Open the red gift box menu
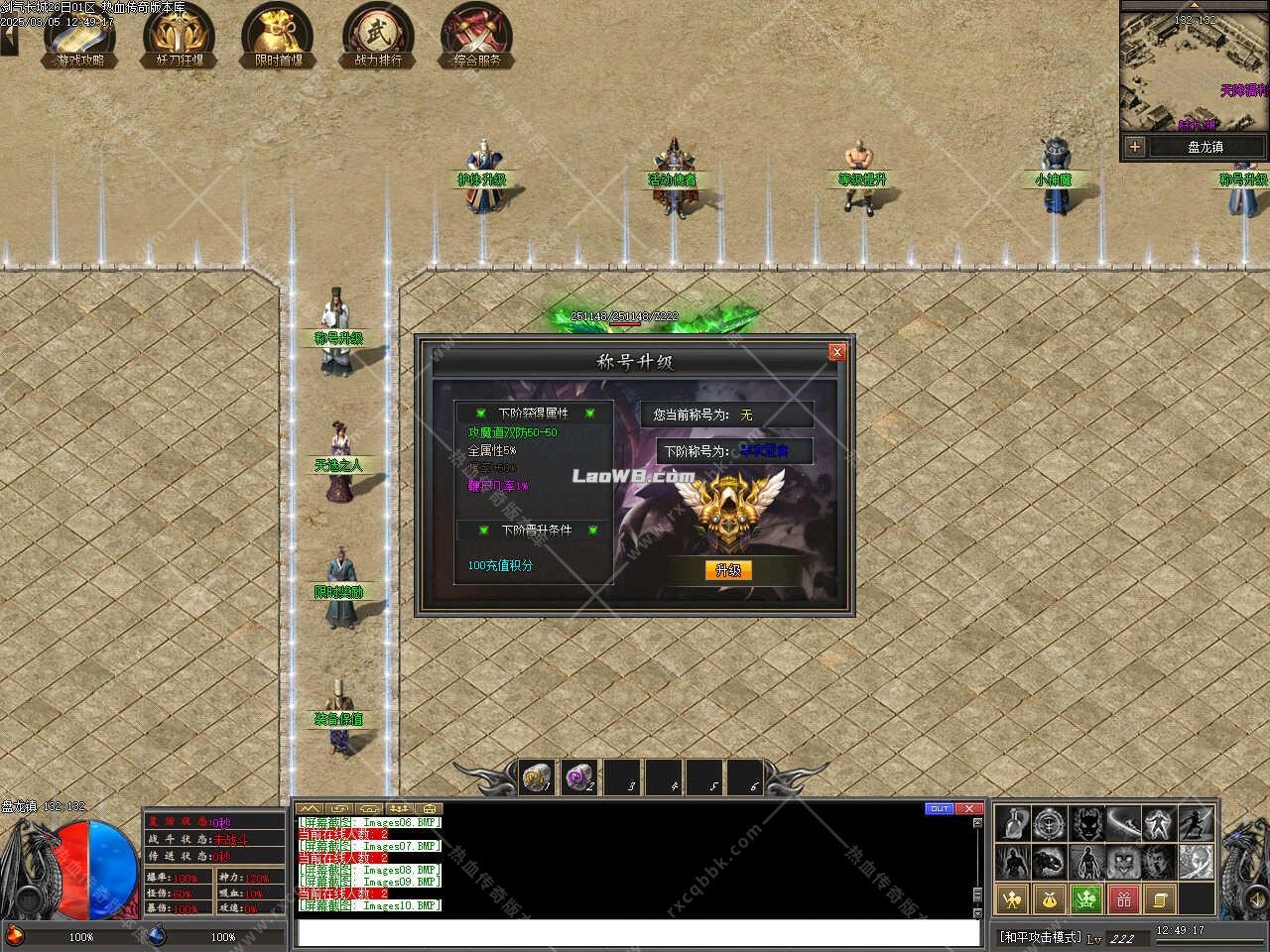Screen dimensions: 1270x952 [1124, 899]
